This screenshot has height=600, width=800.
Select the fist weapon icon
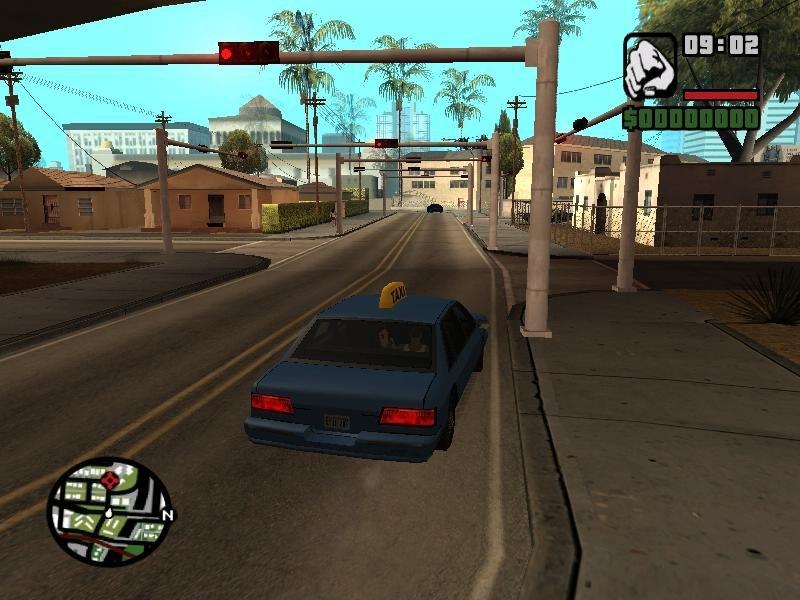tap(650, 67)
